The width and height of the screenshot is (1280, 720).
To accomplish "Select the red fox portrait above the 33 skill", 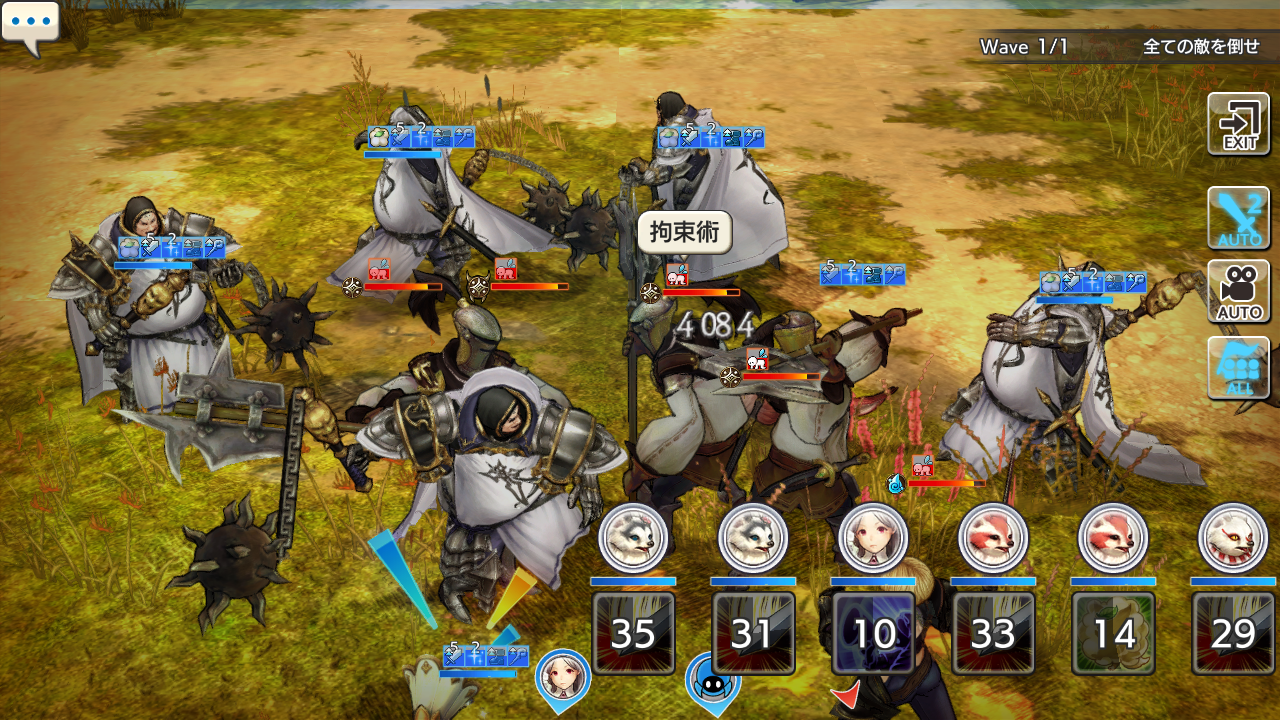I will click(x=993, y=538).
